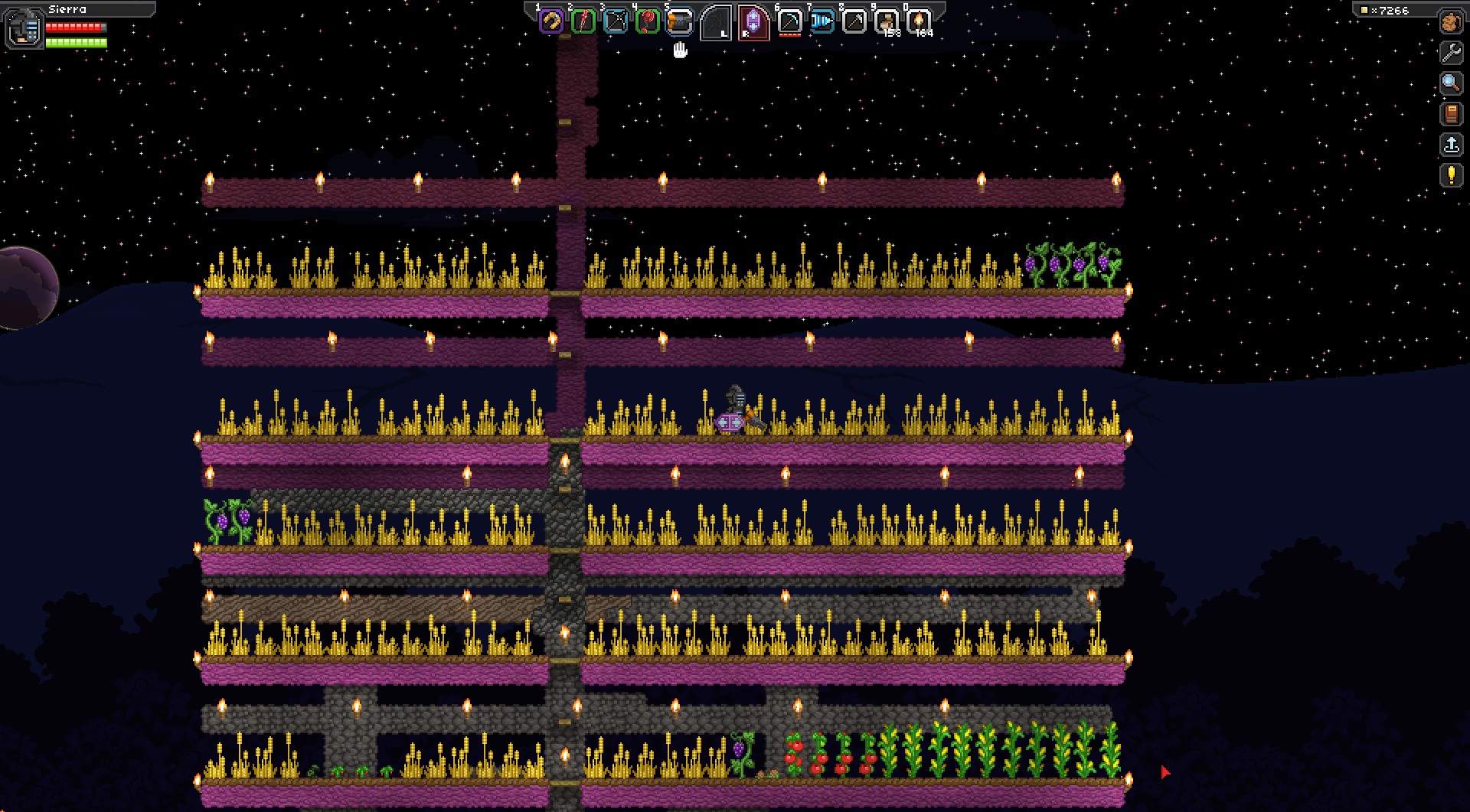Image resolution: width=1470 pixels, height=812 pixels.
Task: Open the inventory backpack
Action: pos(1451,22)
